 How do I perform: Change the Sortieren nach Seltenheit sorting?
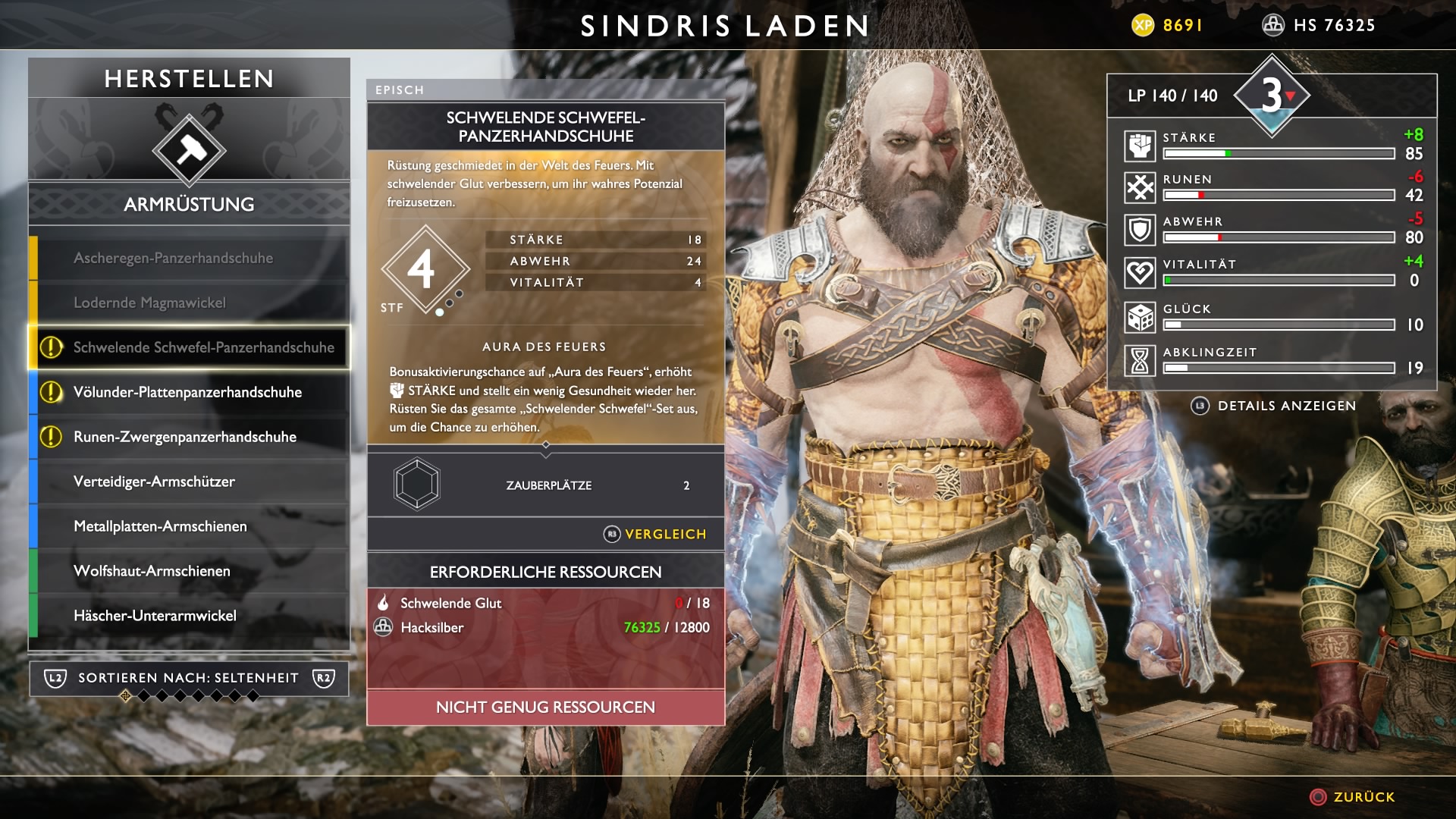(189, 678)
